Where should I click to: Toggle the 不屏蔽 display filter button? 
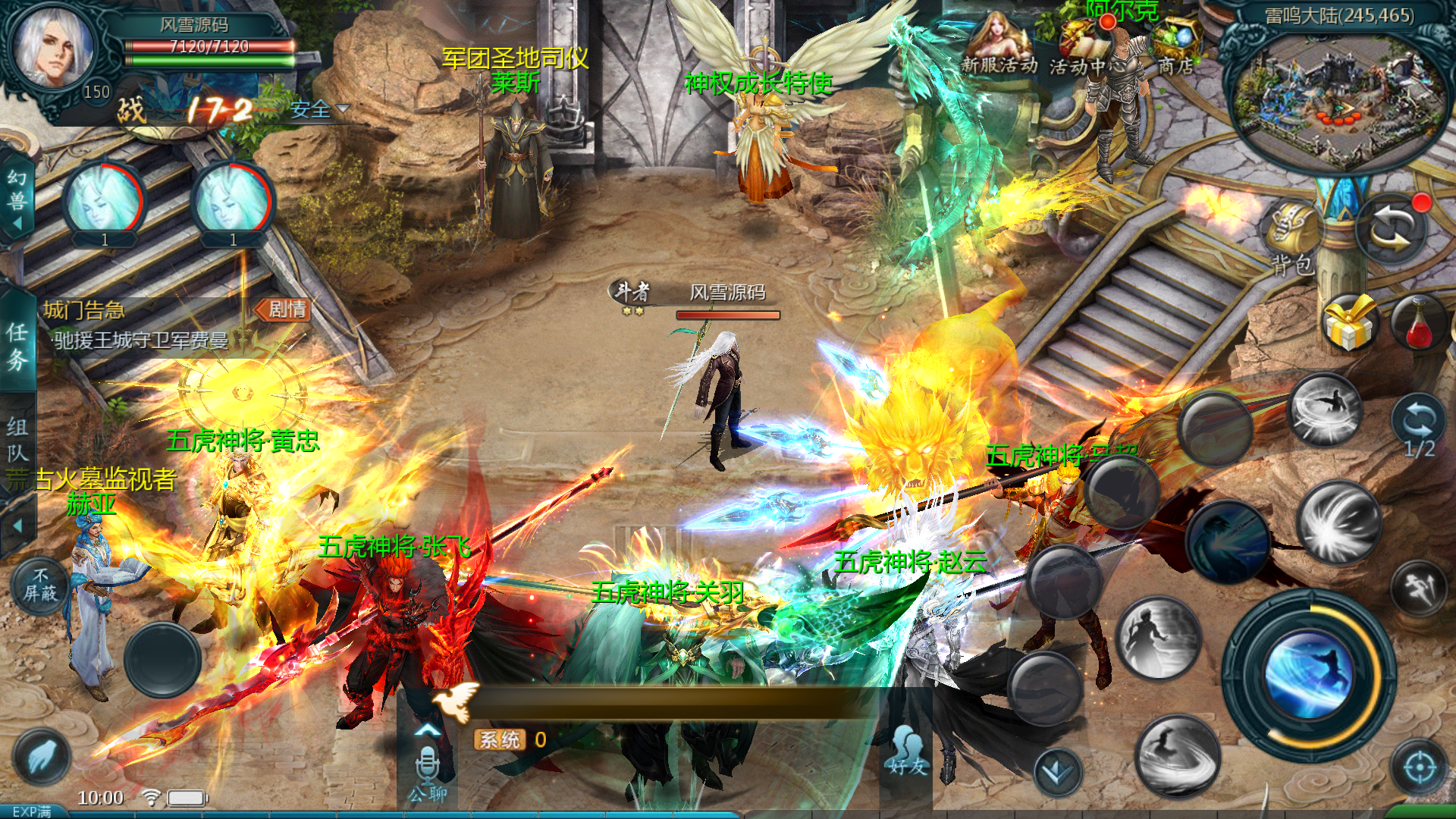[x=42, y=584]
